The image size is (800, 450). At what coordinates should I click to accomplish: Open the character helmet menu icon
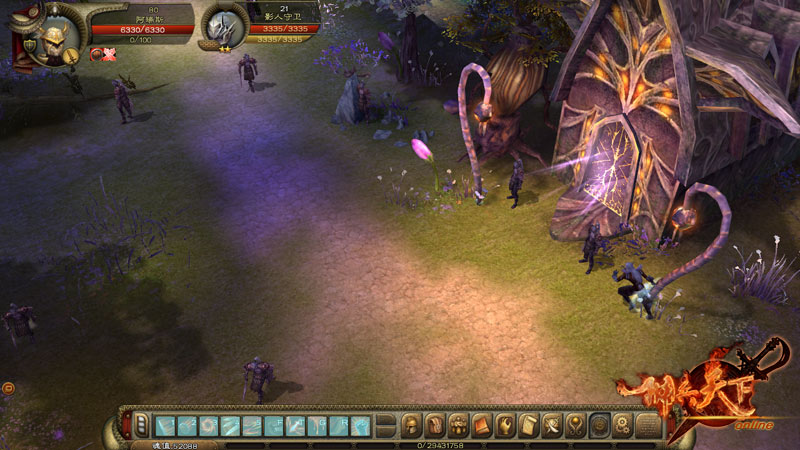(412, 425)
